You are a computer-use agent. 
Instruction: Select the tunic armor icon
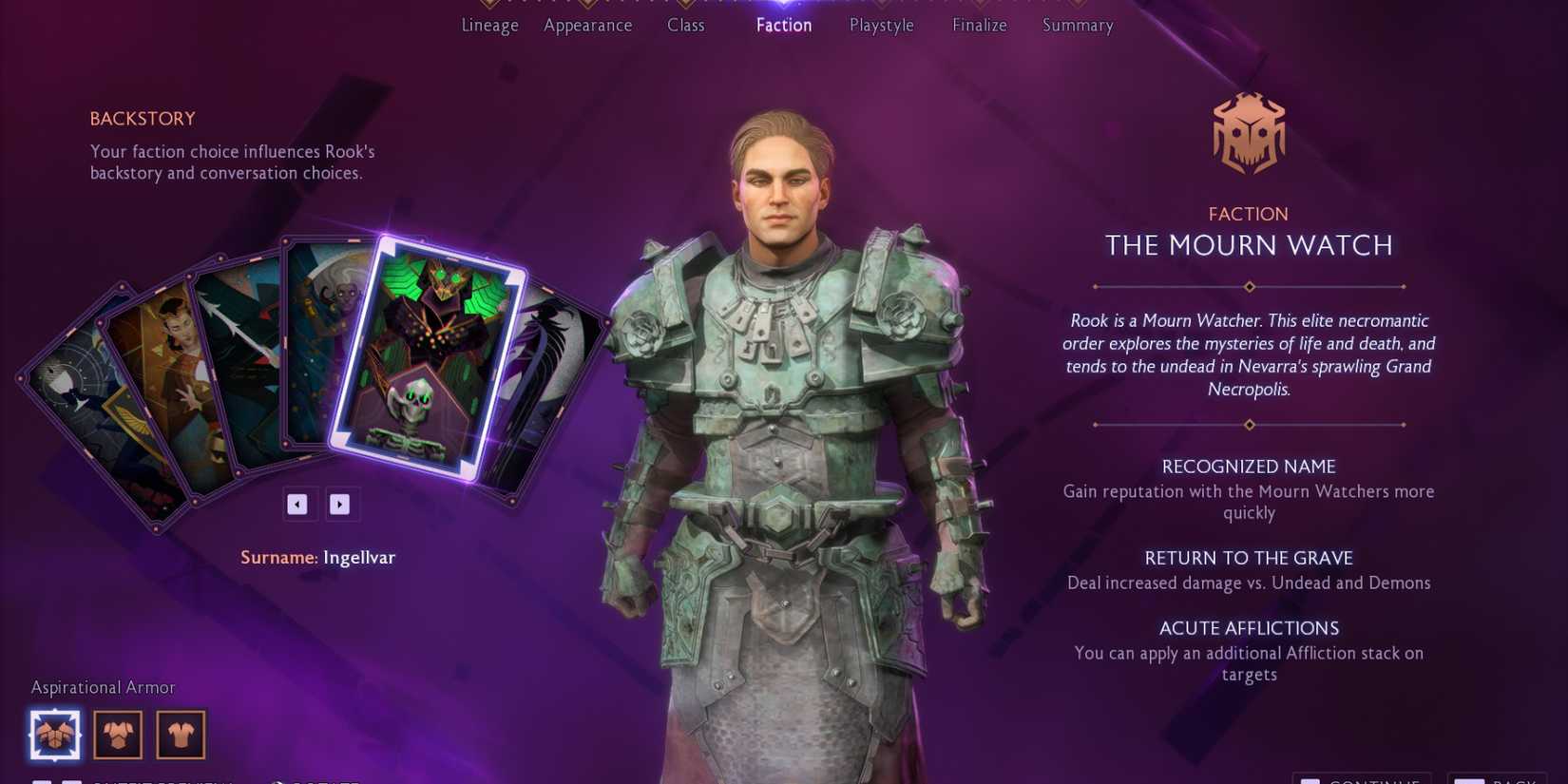point(180,734)
